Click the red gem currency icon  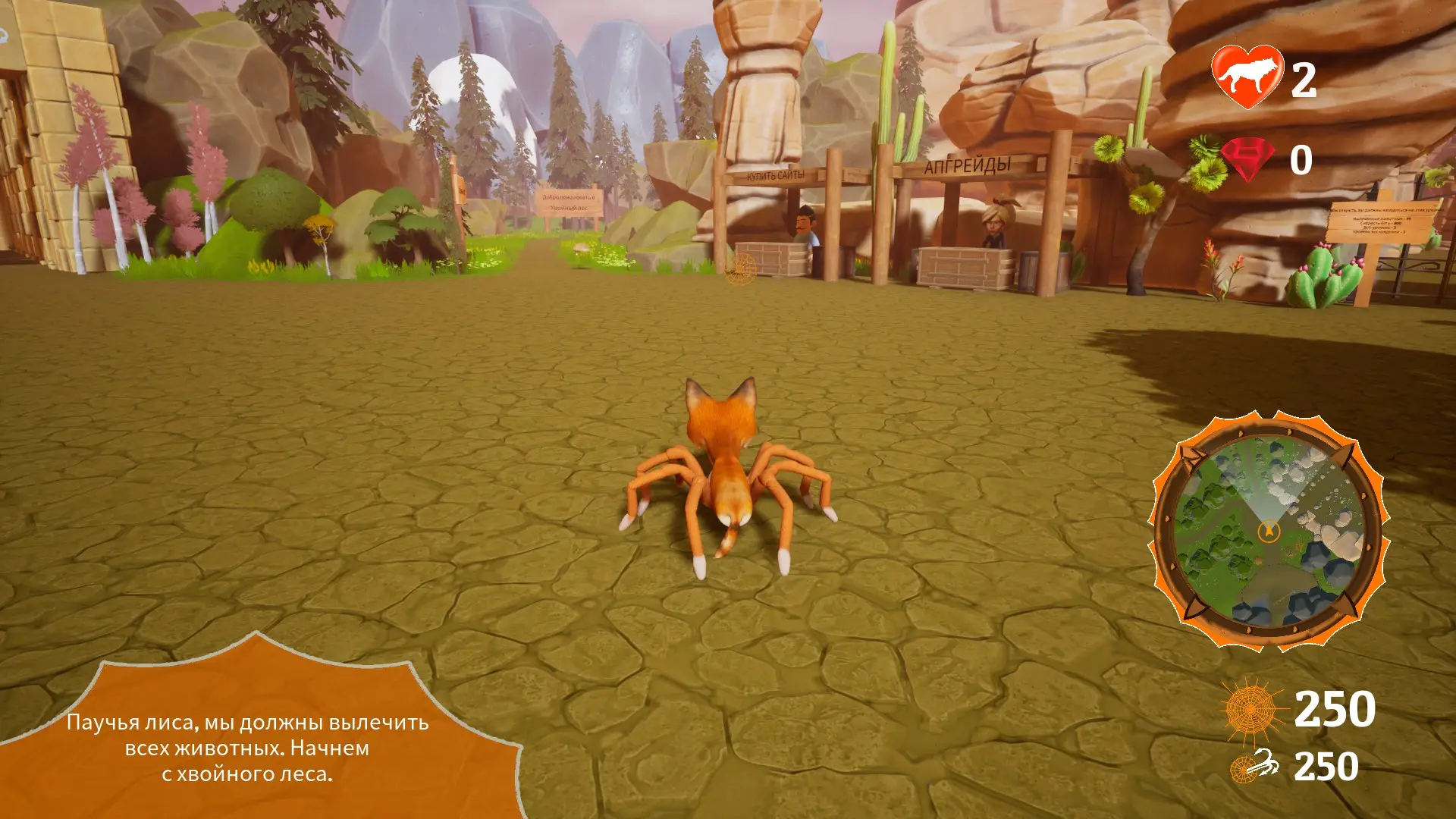tap(1248, 158)
